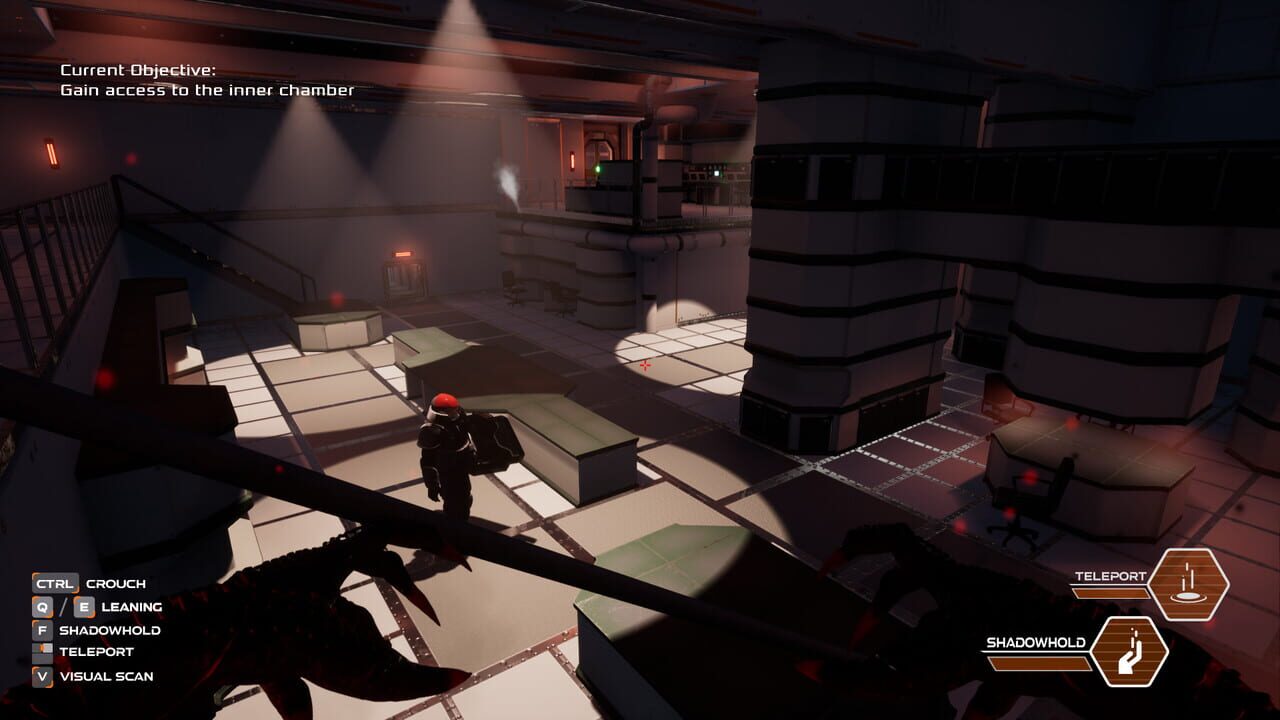Click the Q key icon for leaning
1280x720 pixels.
[x=42, y=607]
